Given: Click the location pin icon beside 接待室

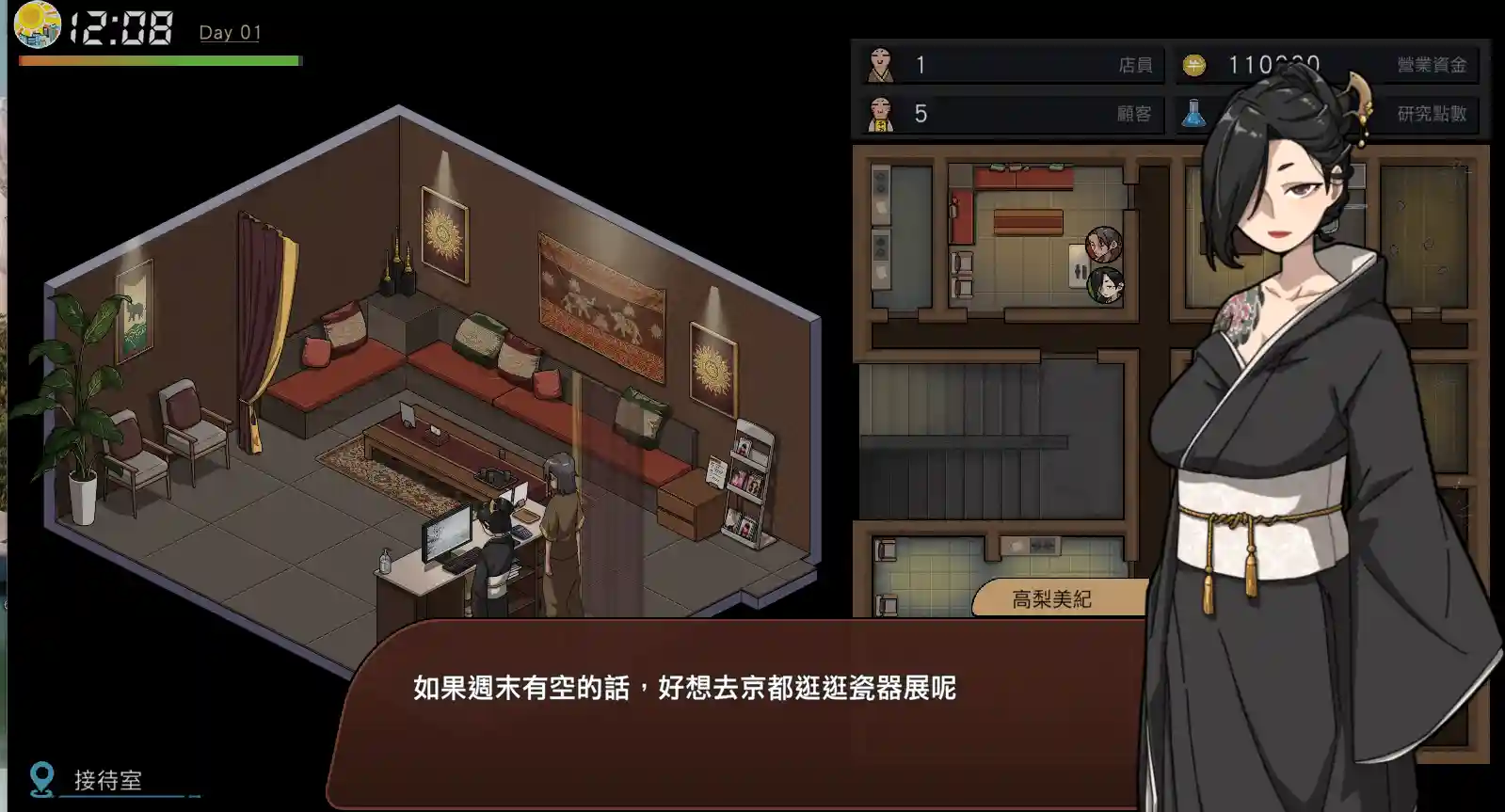Looking at the screenshot, I should pyautogui.click(x=40, y=777).
